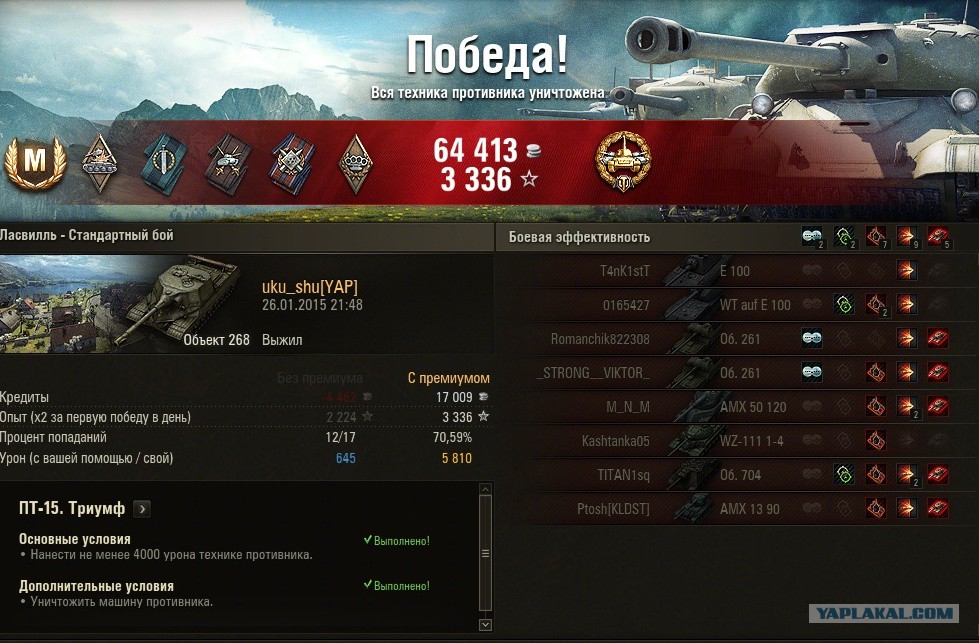Image resolution: width=979 pixels, height=643 pixels.
Task: Select the large gold wreath tank medal
Action: tap(623, 163)
